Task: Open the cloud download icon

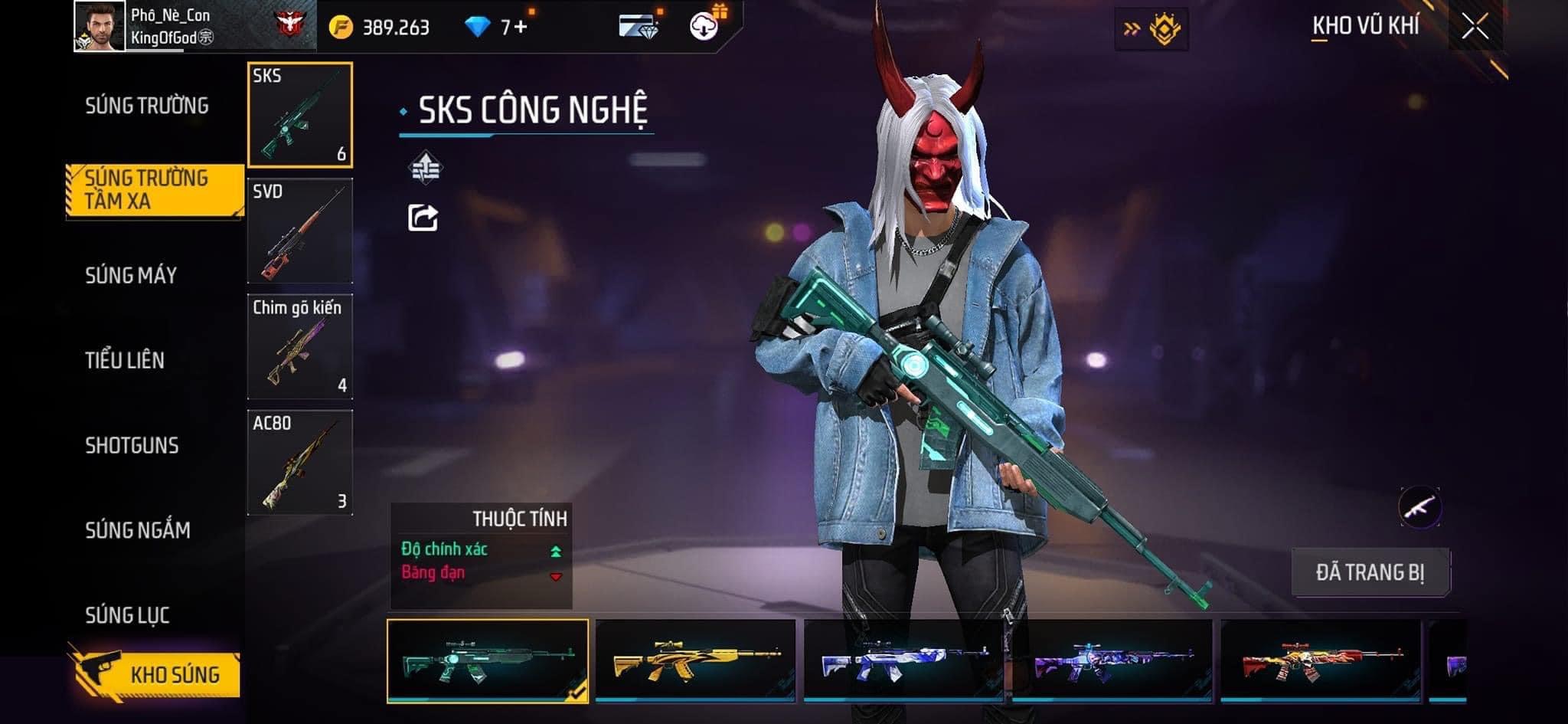Action: 703,27
